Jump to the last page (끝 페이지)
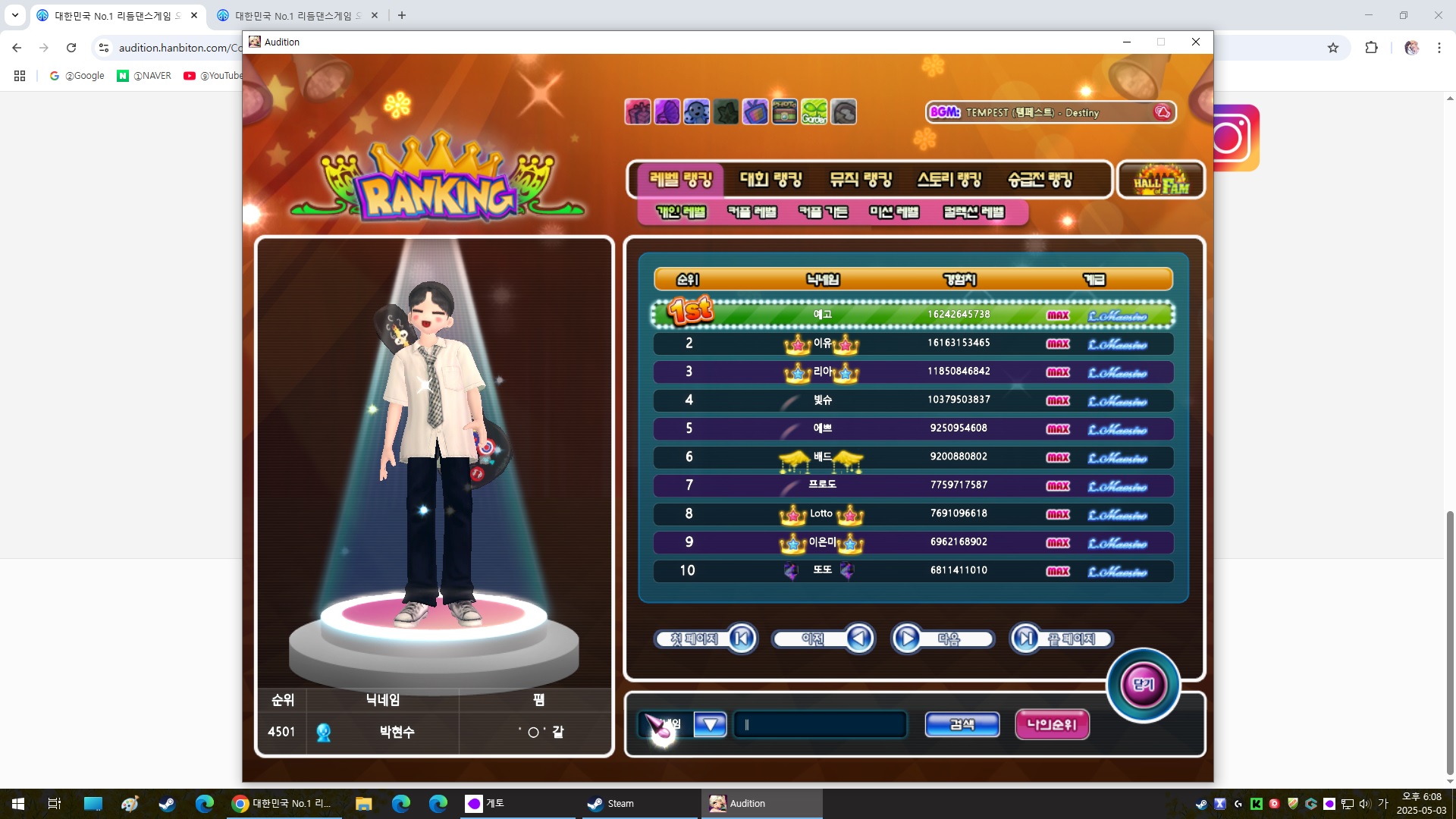This screenshot has width=1456, height=819. tap(1062, 639)
